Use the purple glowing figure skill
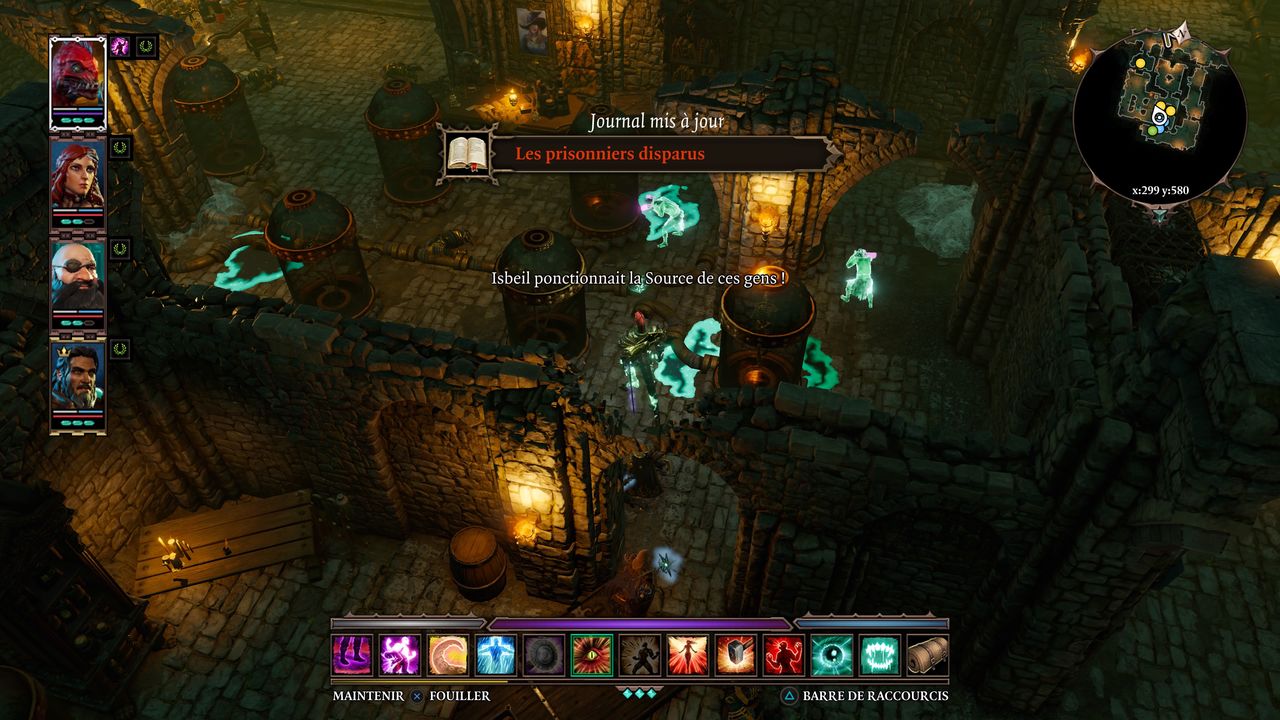This screenshot has width=1280, height=720. click(x=400, y=655)
